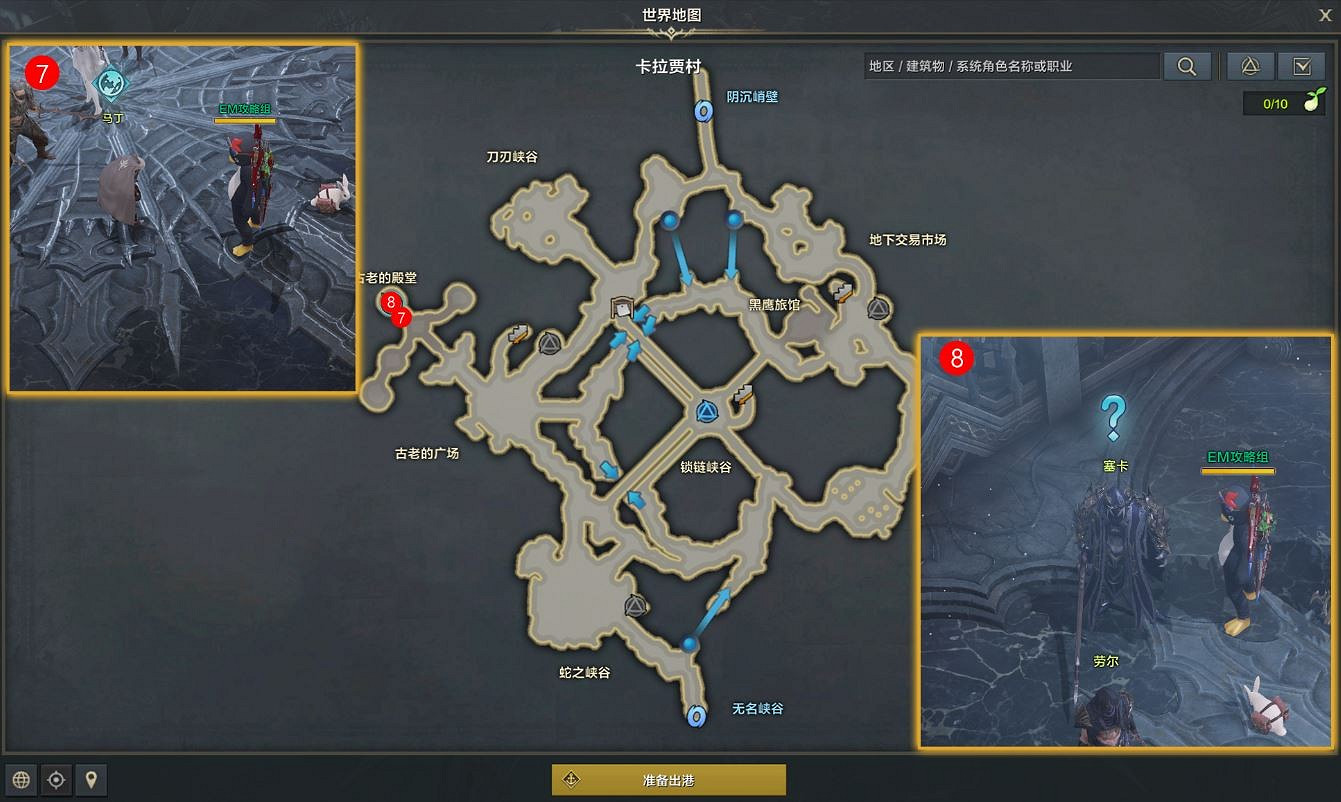The width and height of the screenshot is (1341, 802).
Task: Click the region search input field
Action: (x=1010, y=66)
